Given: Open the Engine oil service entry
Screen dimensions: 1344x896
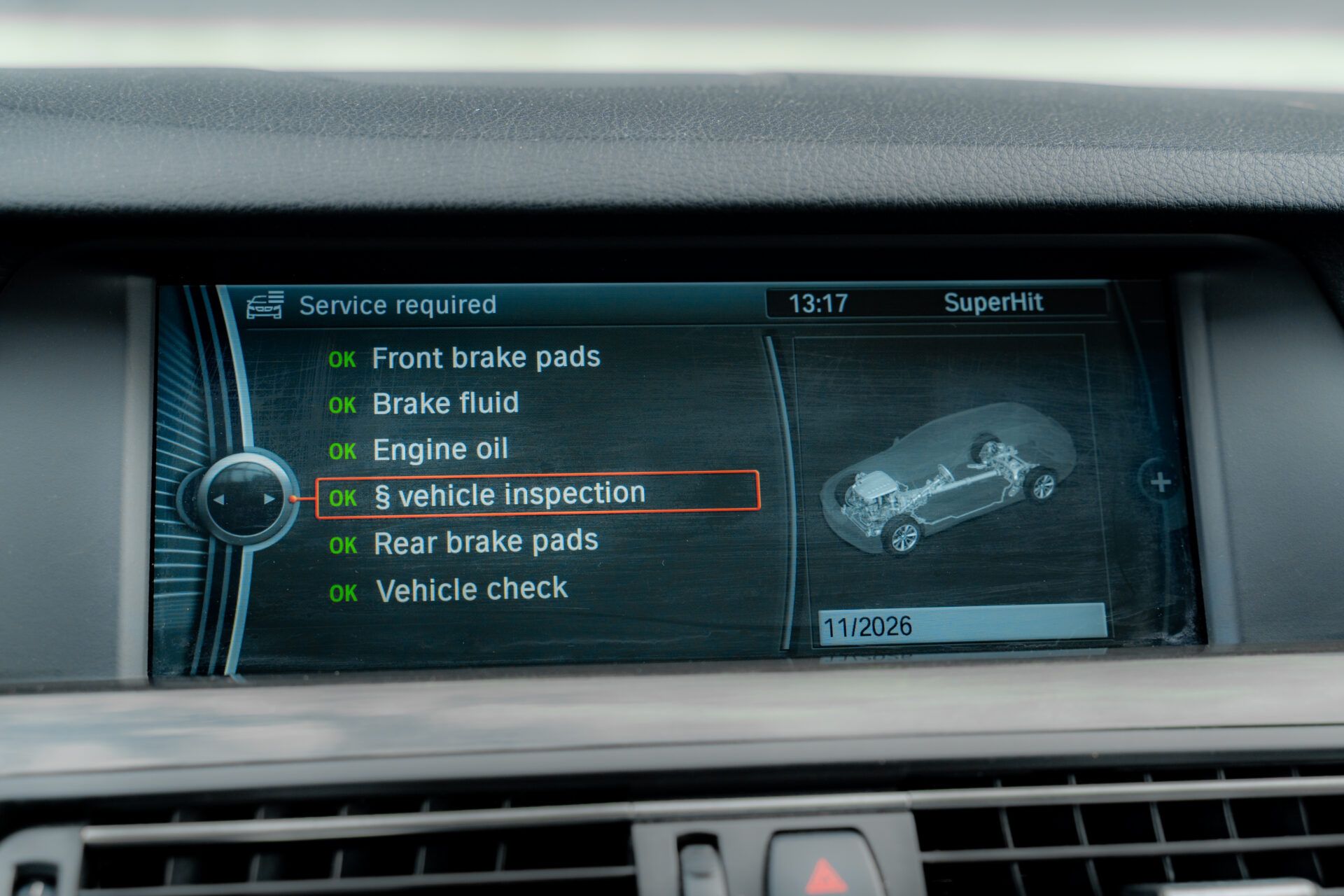Looking at the screenshot, I should 440,449.
